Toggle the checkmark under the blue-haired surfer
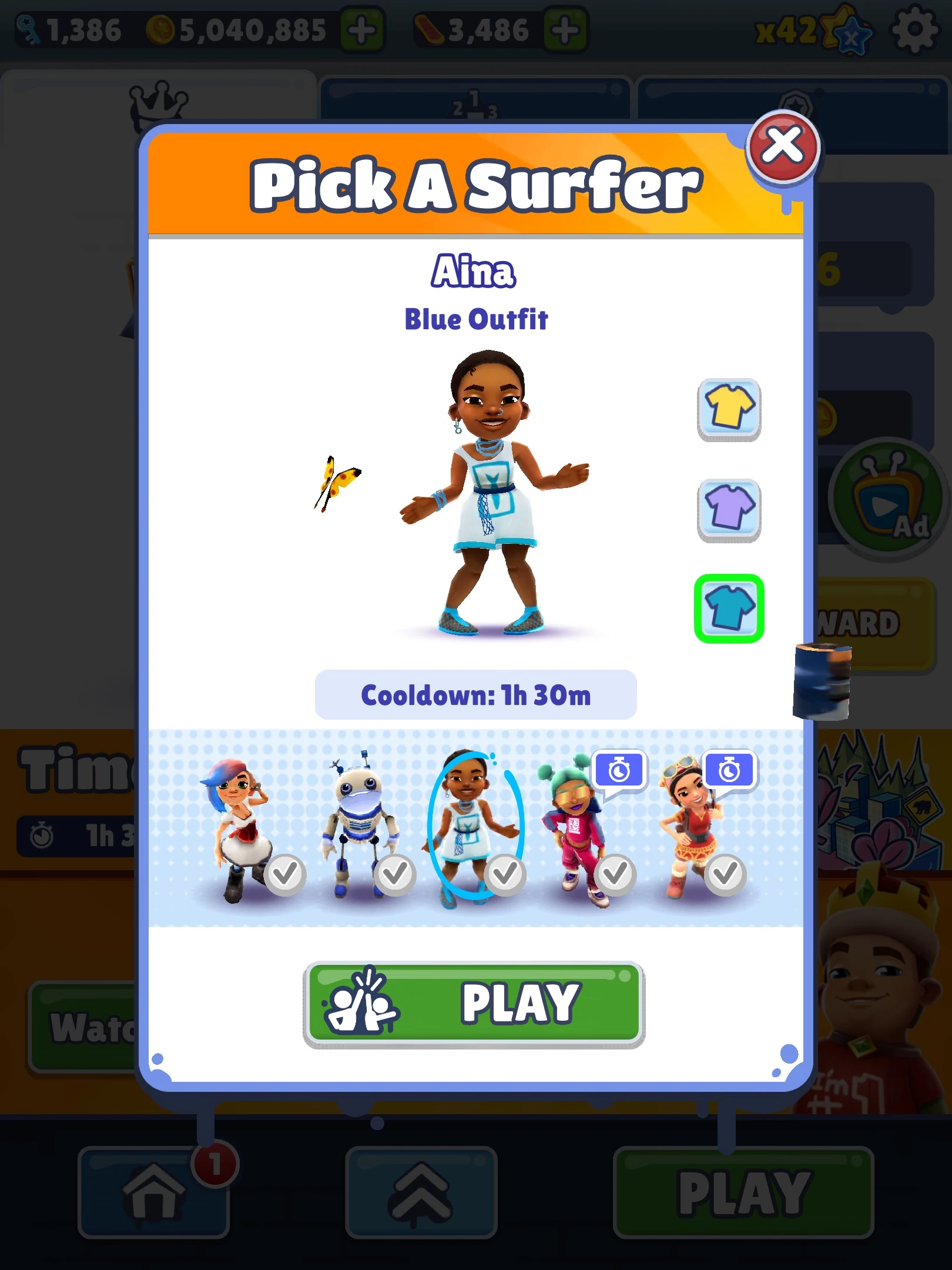952x1270 pixels. (286, 875)
